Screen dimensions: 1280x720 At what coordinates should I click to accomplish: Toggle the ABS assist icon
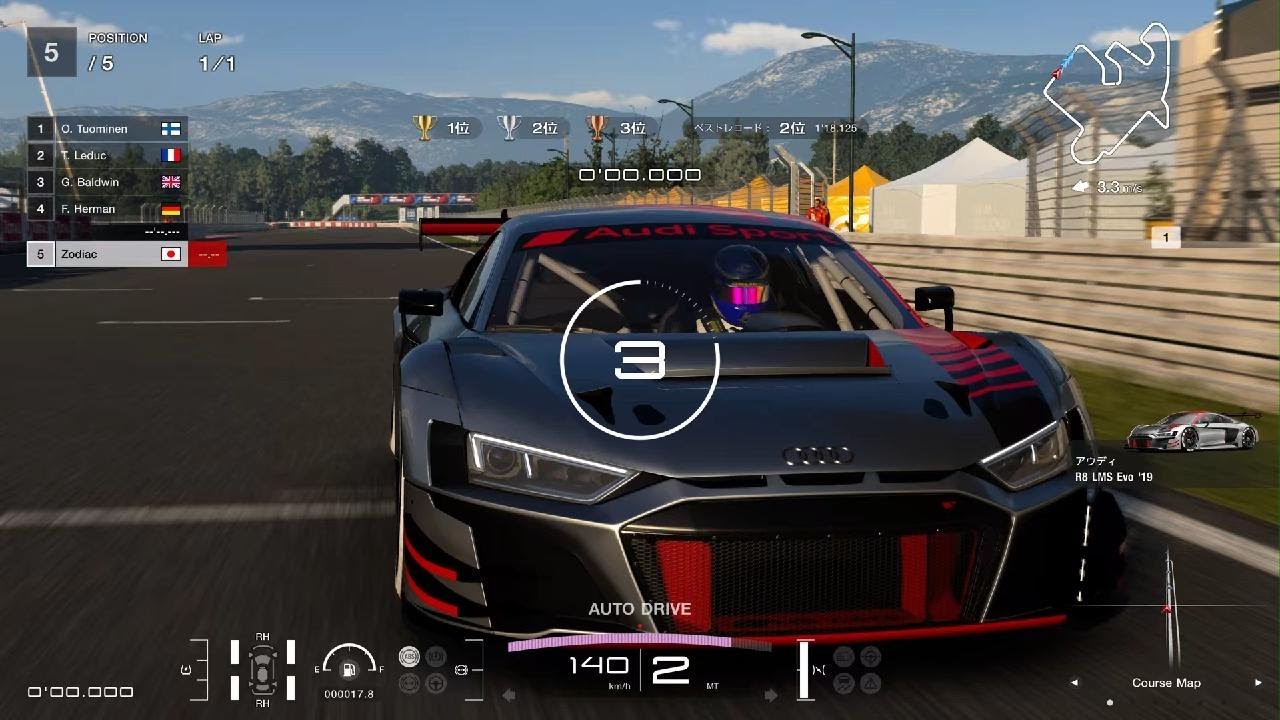(408, 656)
